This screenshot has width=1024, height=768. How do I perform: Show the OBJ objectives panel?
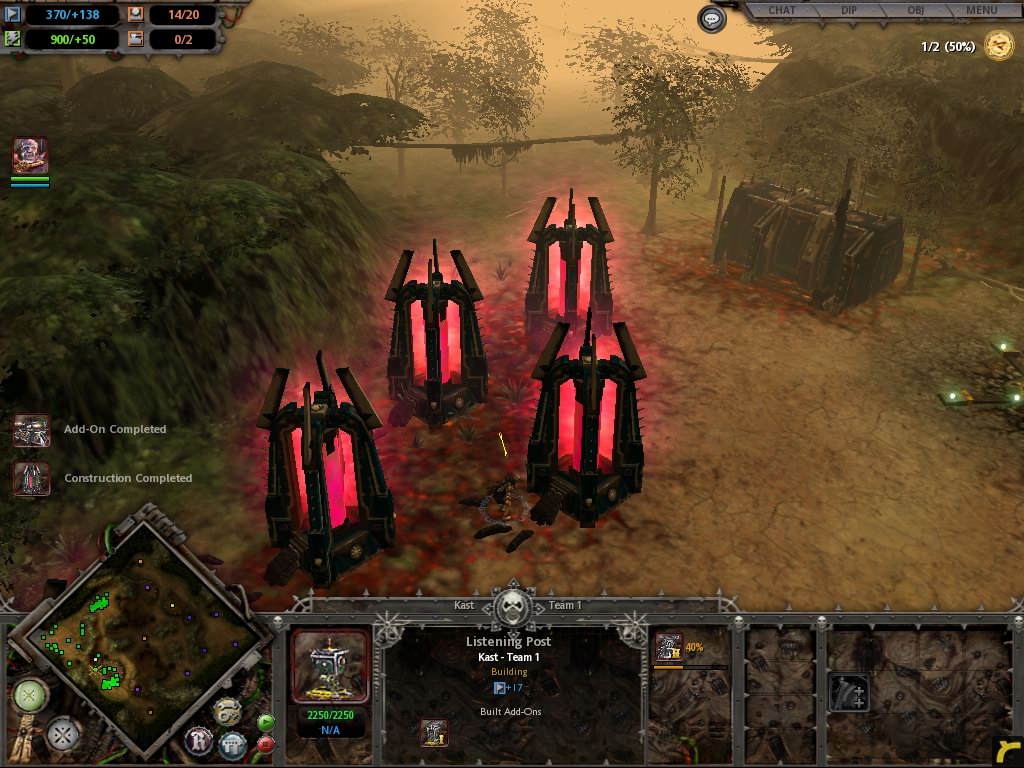click(914, 11)
